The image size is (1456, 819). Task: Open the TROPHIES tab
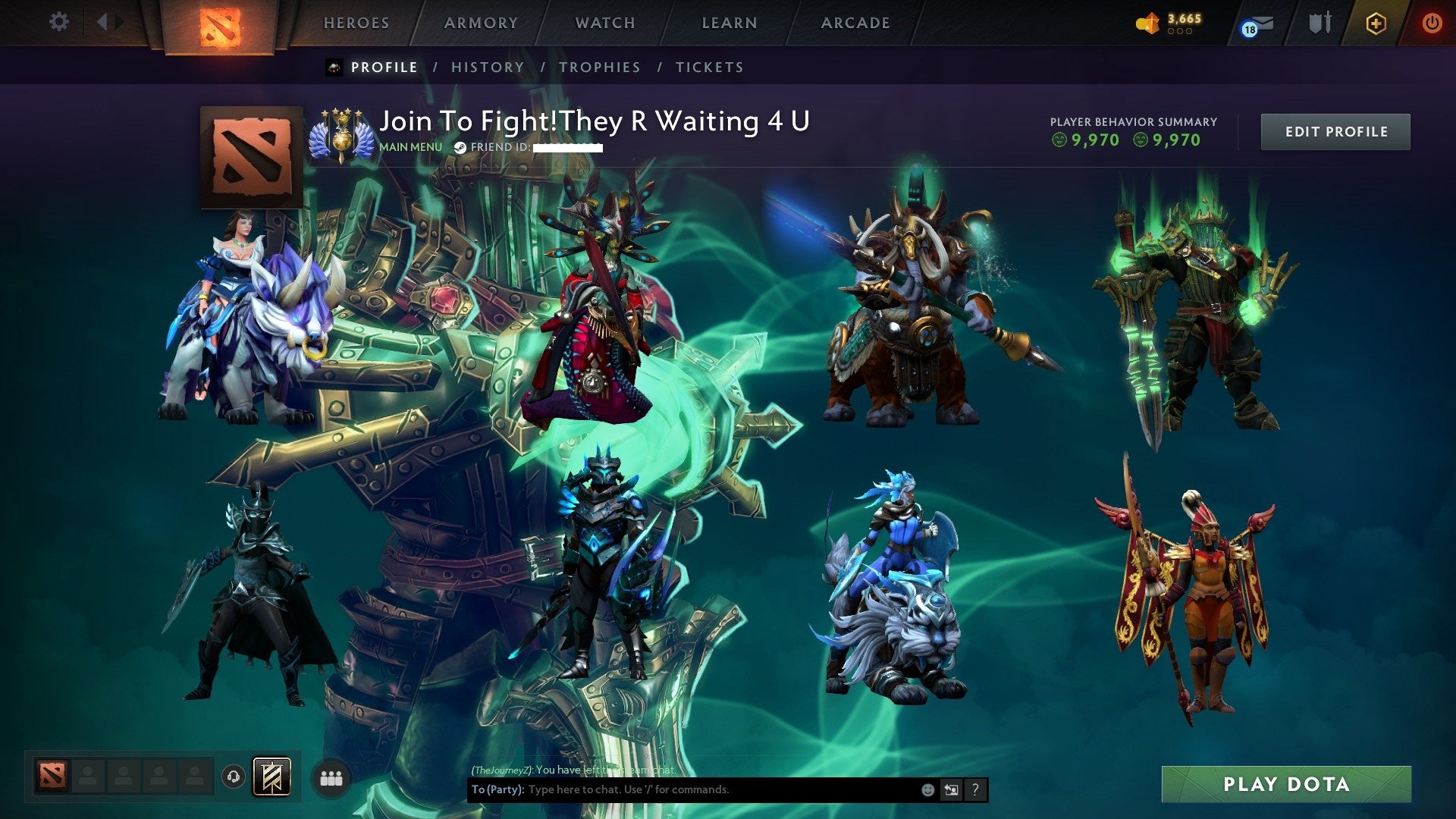pyautogui.click(x=600, y=67)
